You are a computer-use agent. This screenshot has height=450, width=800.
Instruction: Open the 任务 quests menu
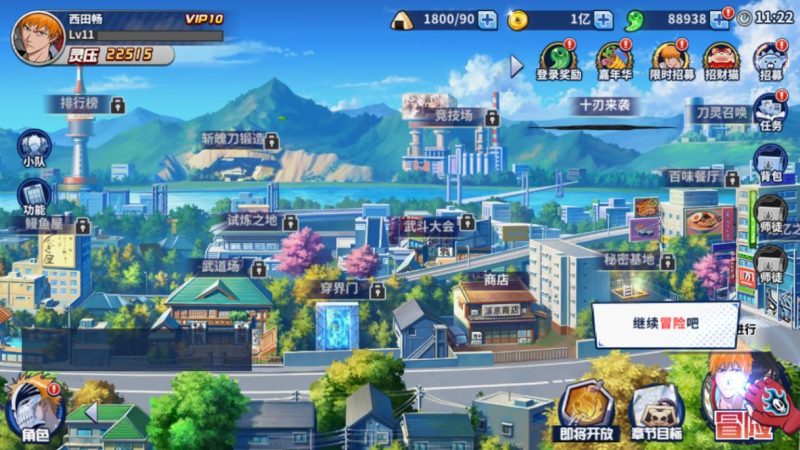[x=770, y=112]
